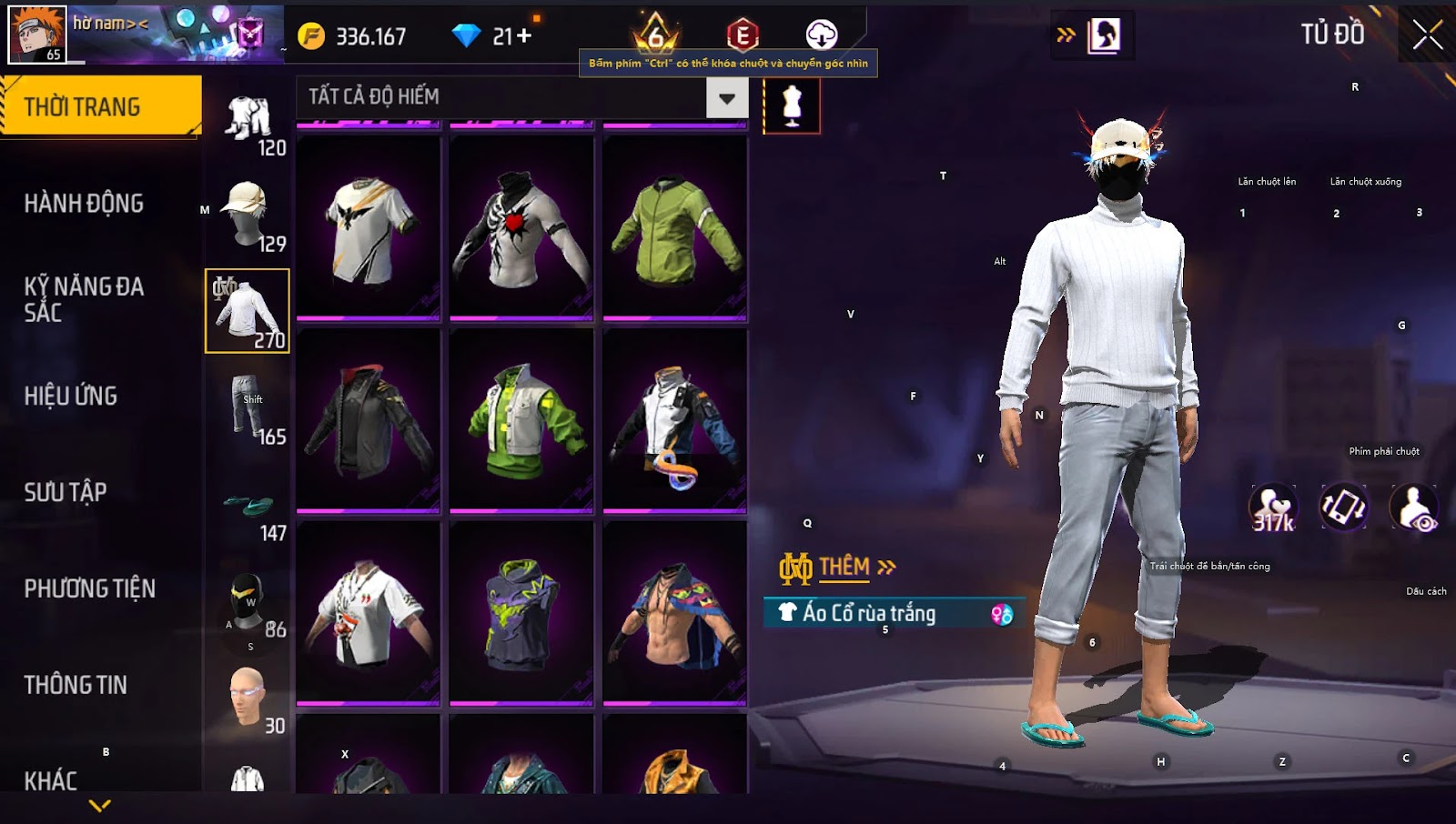The height and width of the screenshot is (824, 1456).
Task: Select the black leather jacket
Action: click(369, 419)
